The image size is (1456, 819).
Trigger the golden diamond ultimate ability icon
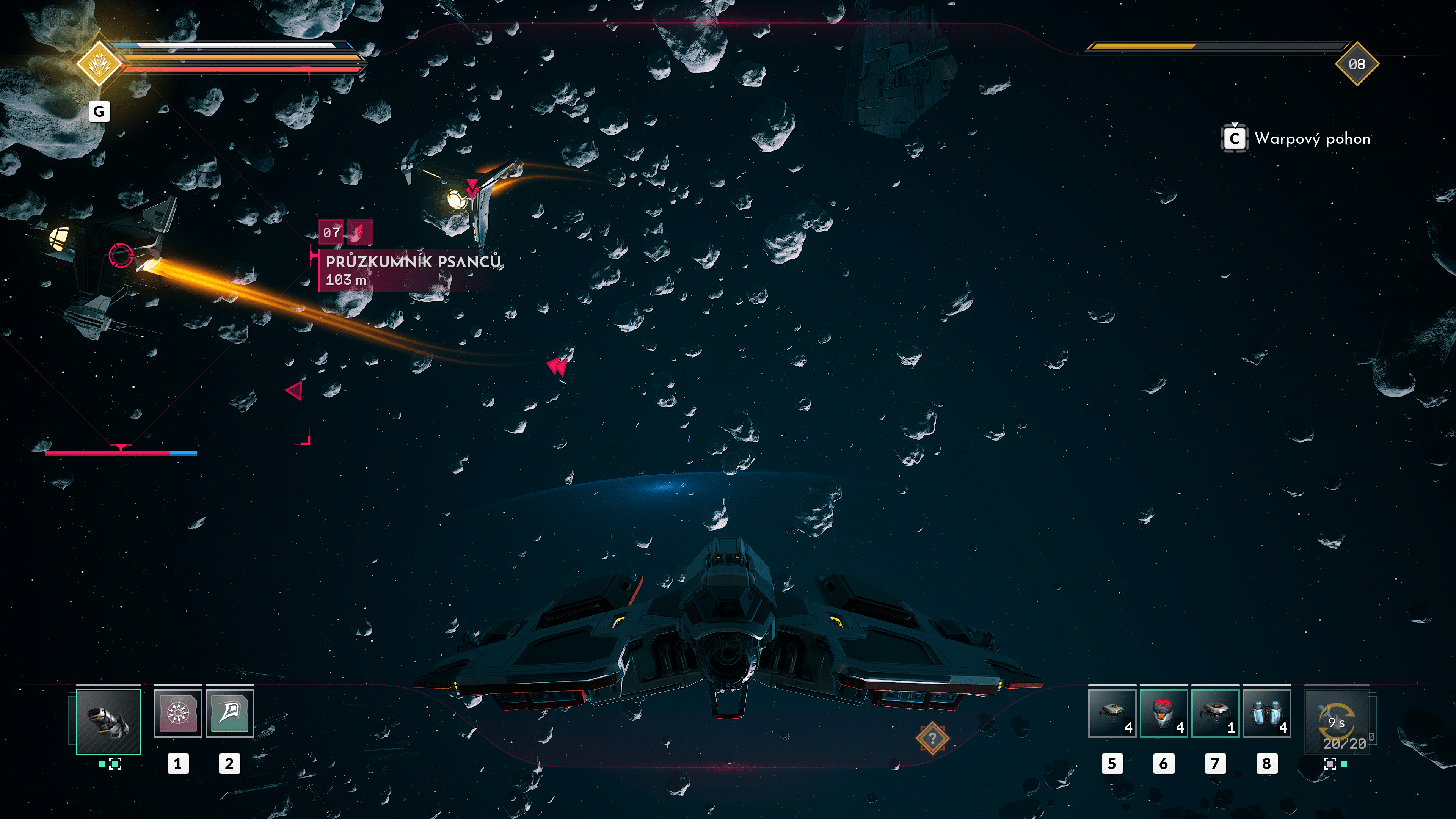click(x=99, y=63)
